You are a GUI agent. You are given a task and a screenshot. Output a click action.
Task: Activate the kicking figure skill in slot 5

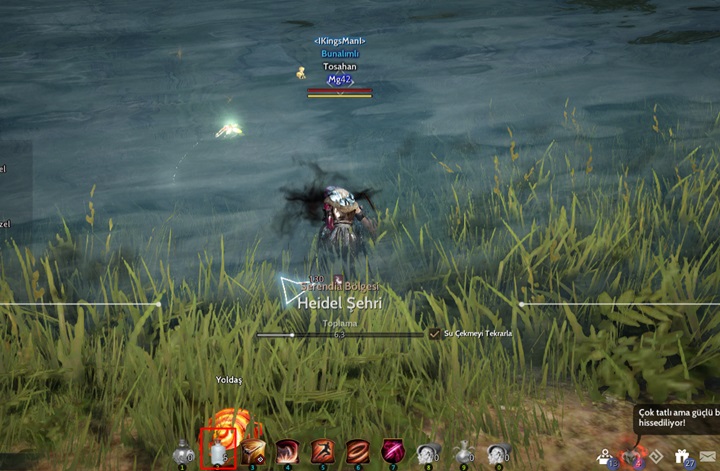point(323,452)
